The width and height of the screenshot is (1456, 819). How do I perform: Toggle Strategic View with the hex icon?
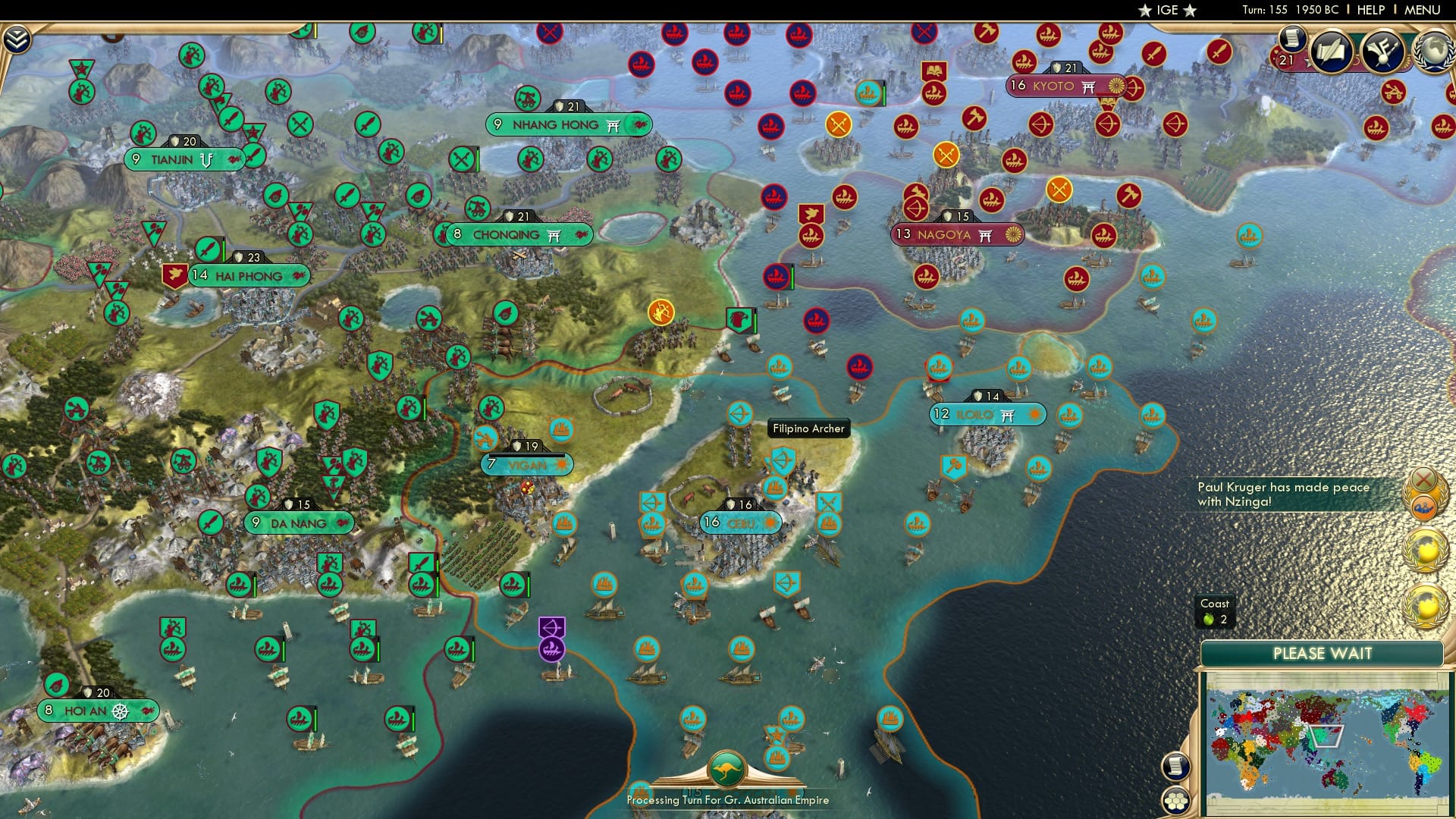point(1175,799)
